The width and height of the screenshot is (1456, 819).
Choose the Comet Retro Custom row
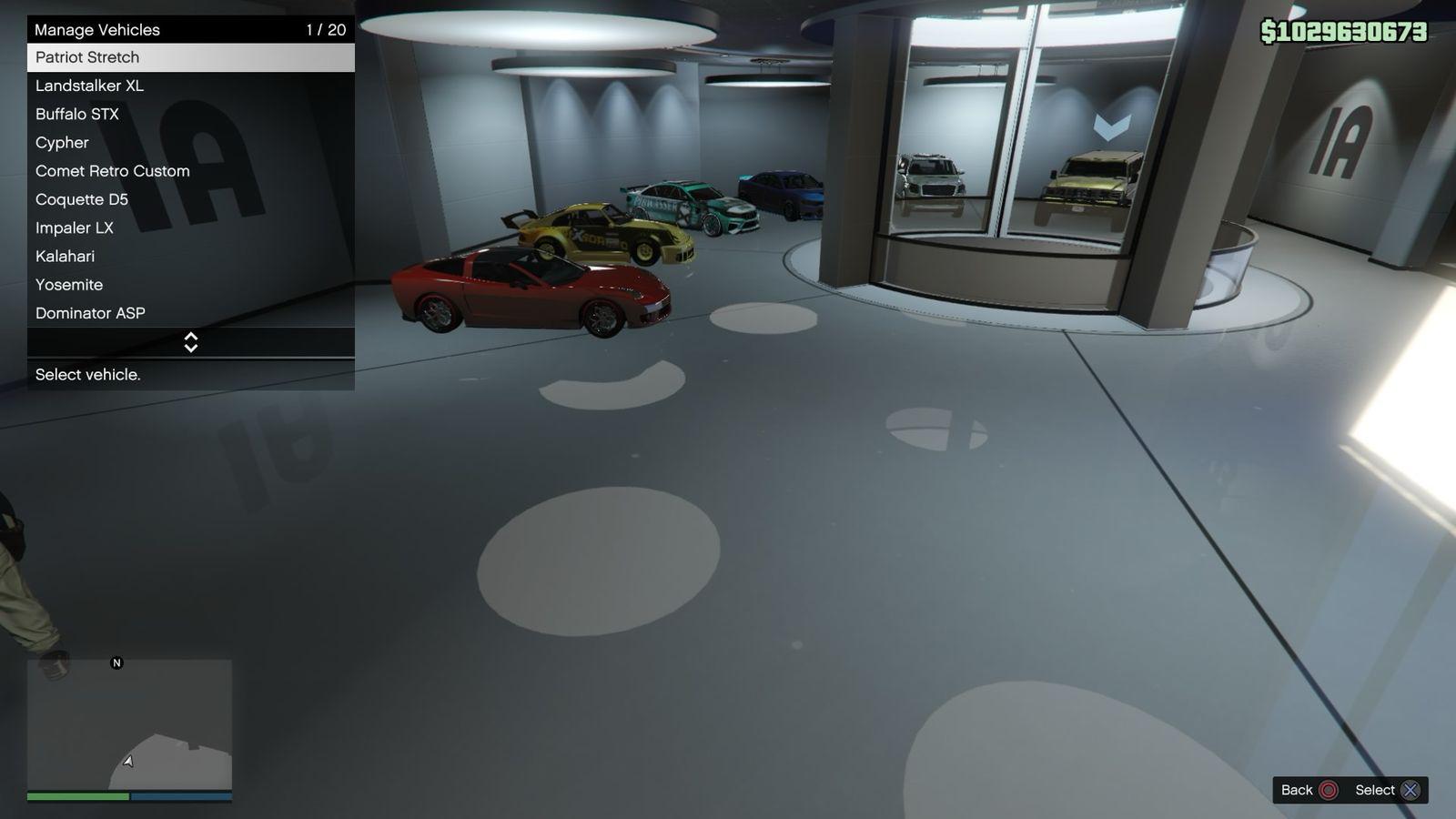pos(190,171)
